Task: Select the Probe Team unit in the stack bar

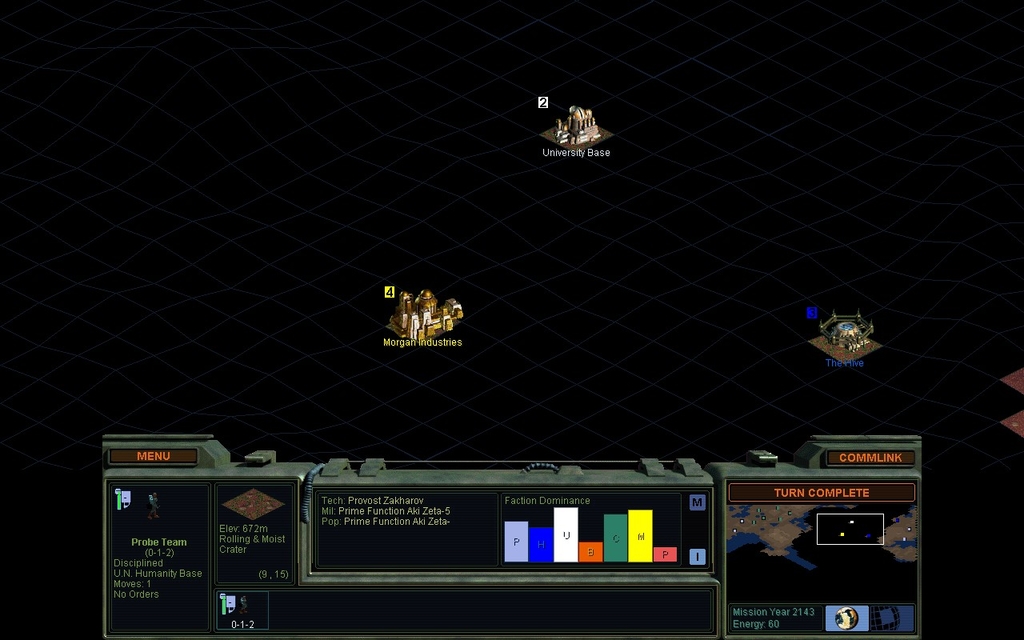Action: click(242, 609)
